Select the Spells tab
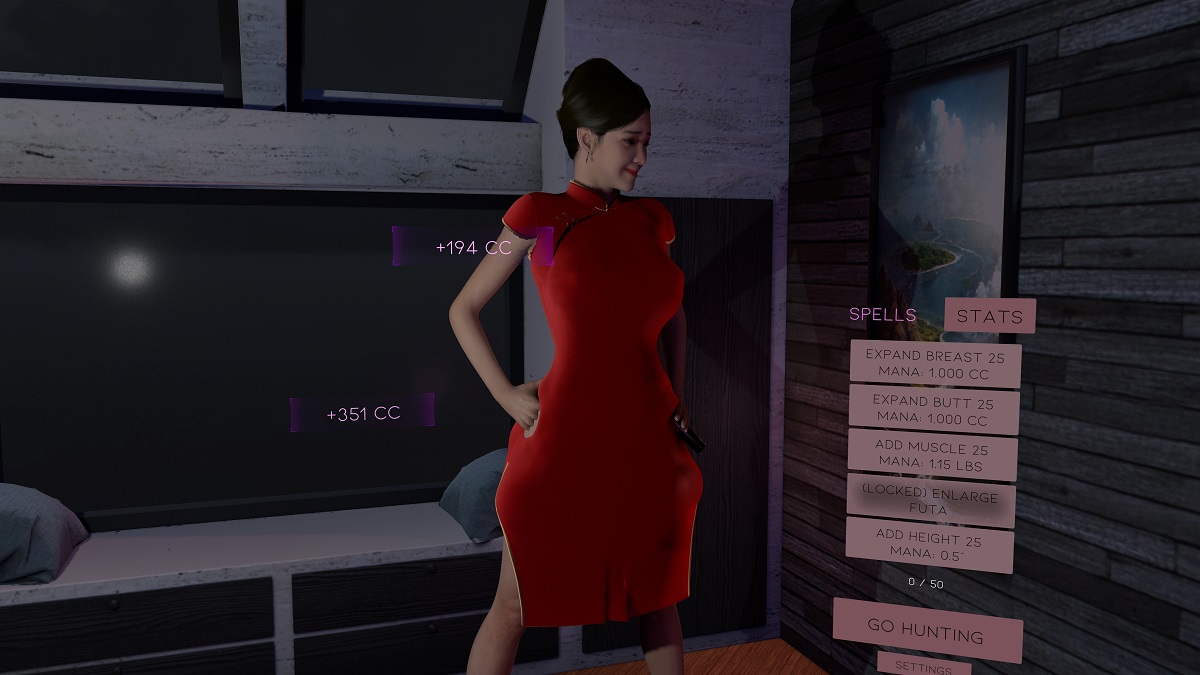 click(x=882, y=314)
